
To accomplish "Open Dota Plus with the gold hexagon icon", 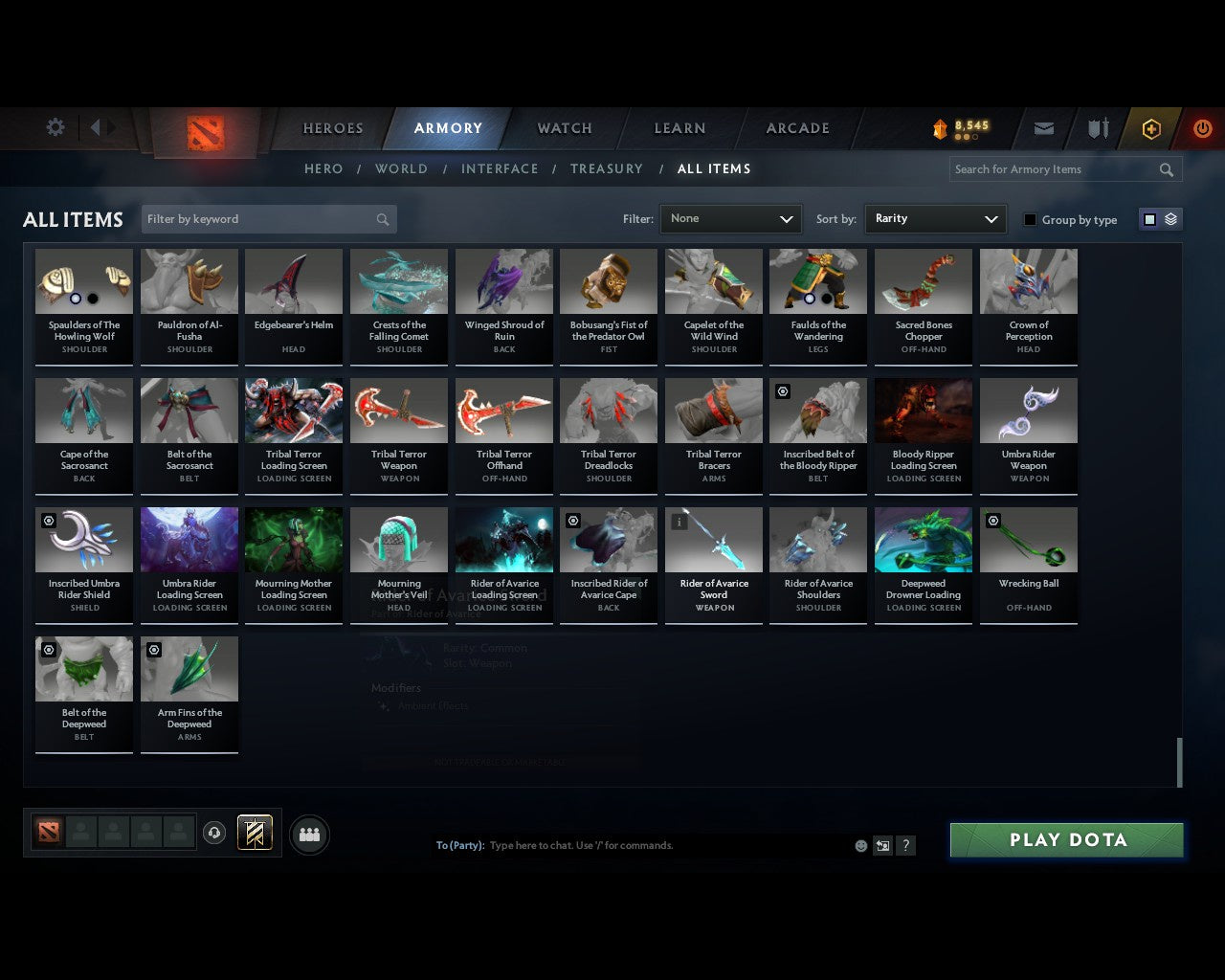I will (x=1150, y=128).
